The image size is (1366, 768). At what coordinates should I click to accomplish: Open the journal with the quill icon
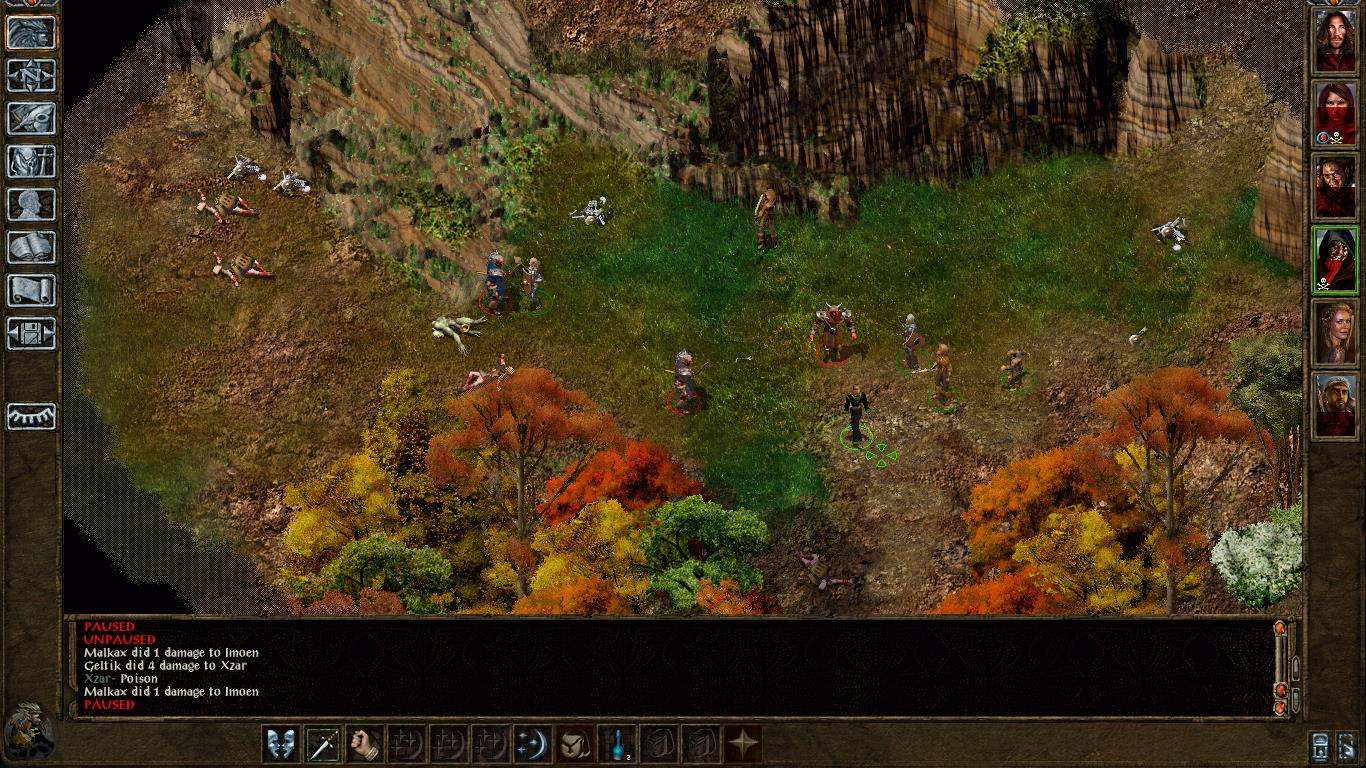pyautogui.click(x=31, y=118)
